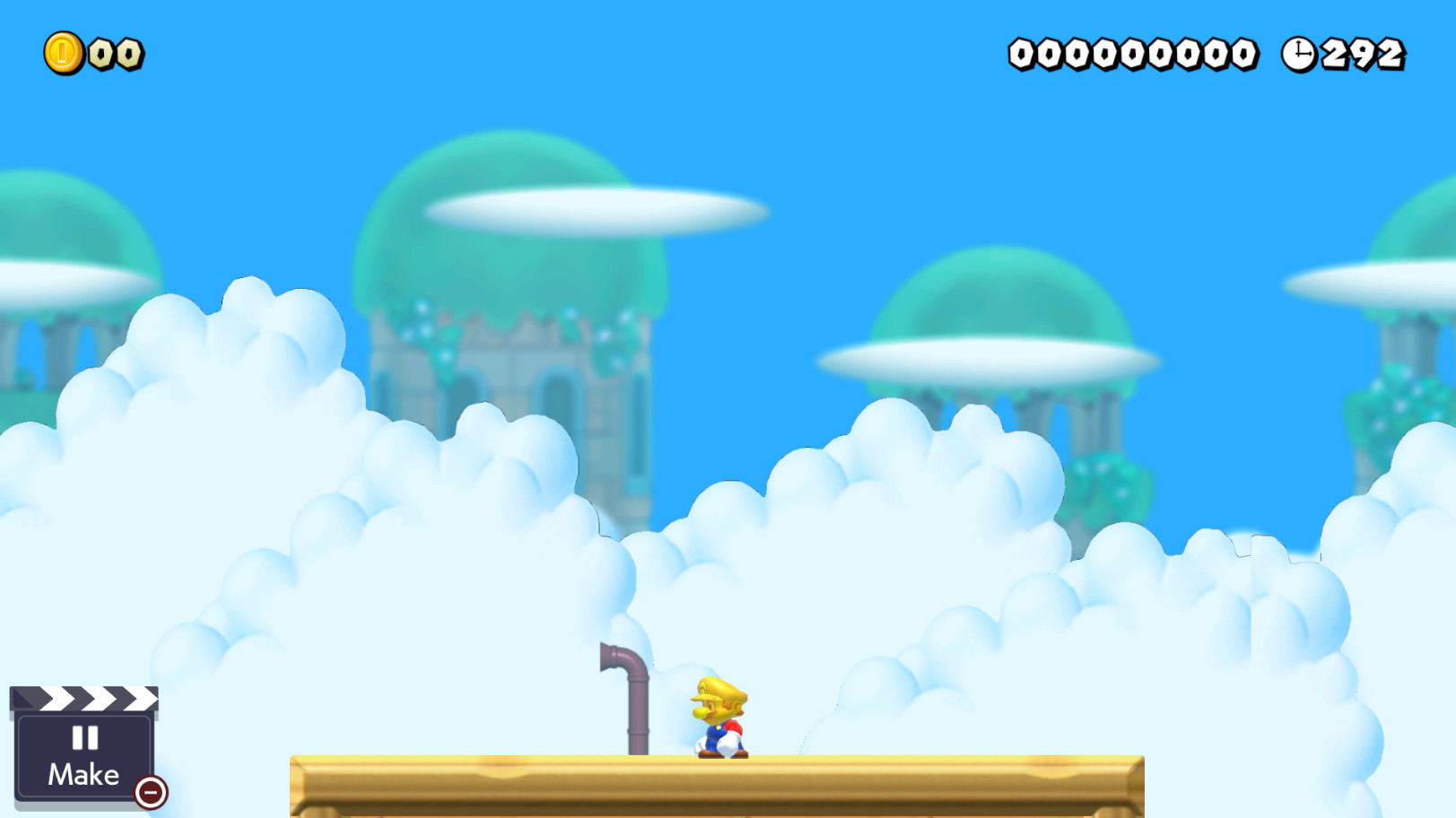The height and width of the screenshot is (818, 1456).
Task: Click the coin icon in the top-left HUD
Action: click(x=63, y=51)
